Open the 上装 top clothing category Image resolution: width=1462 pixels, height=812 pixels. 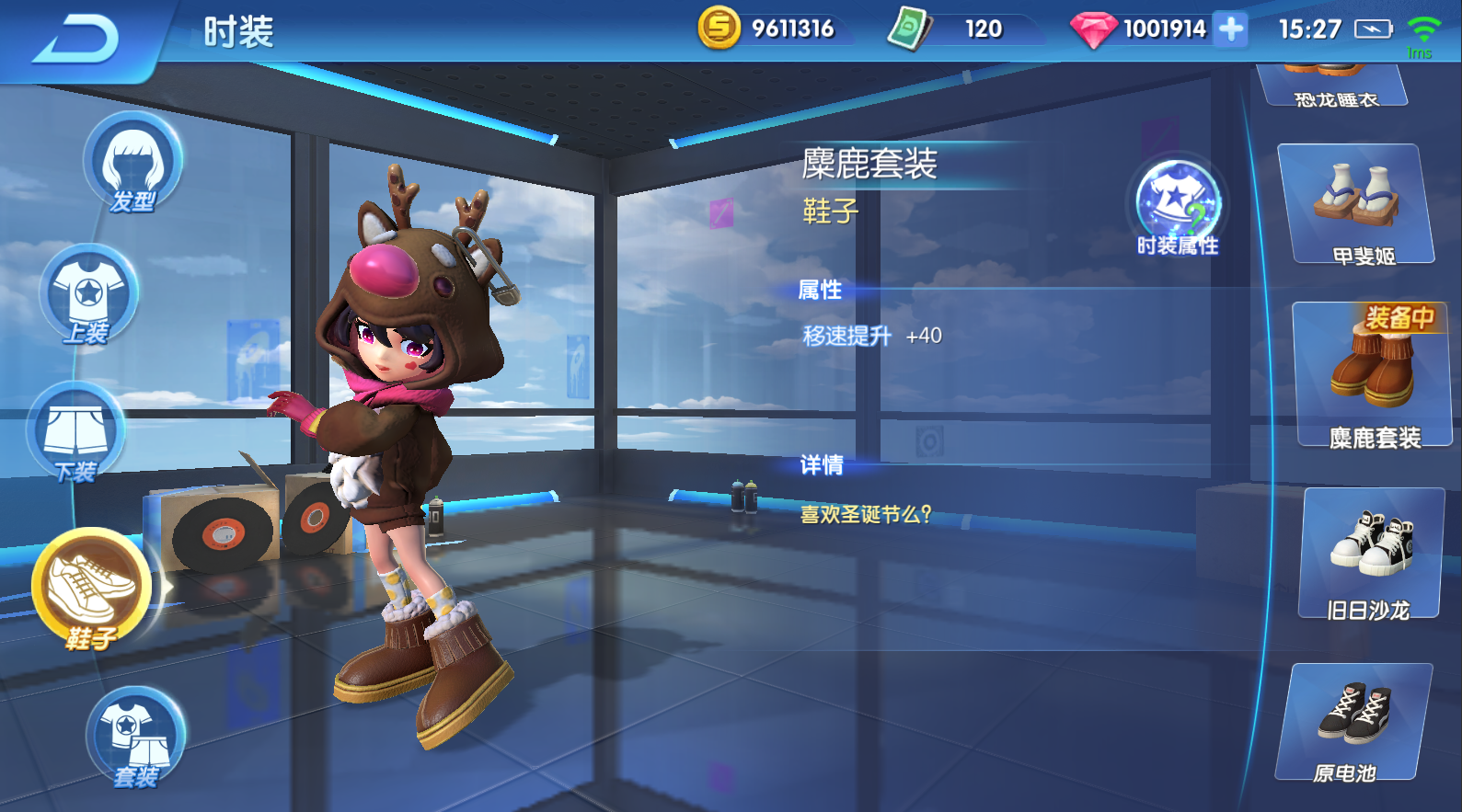(88, 294)
